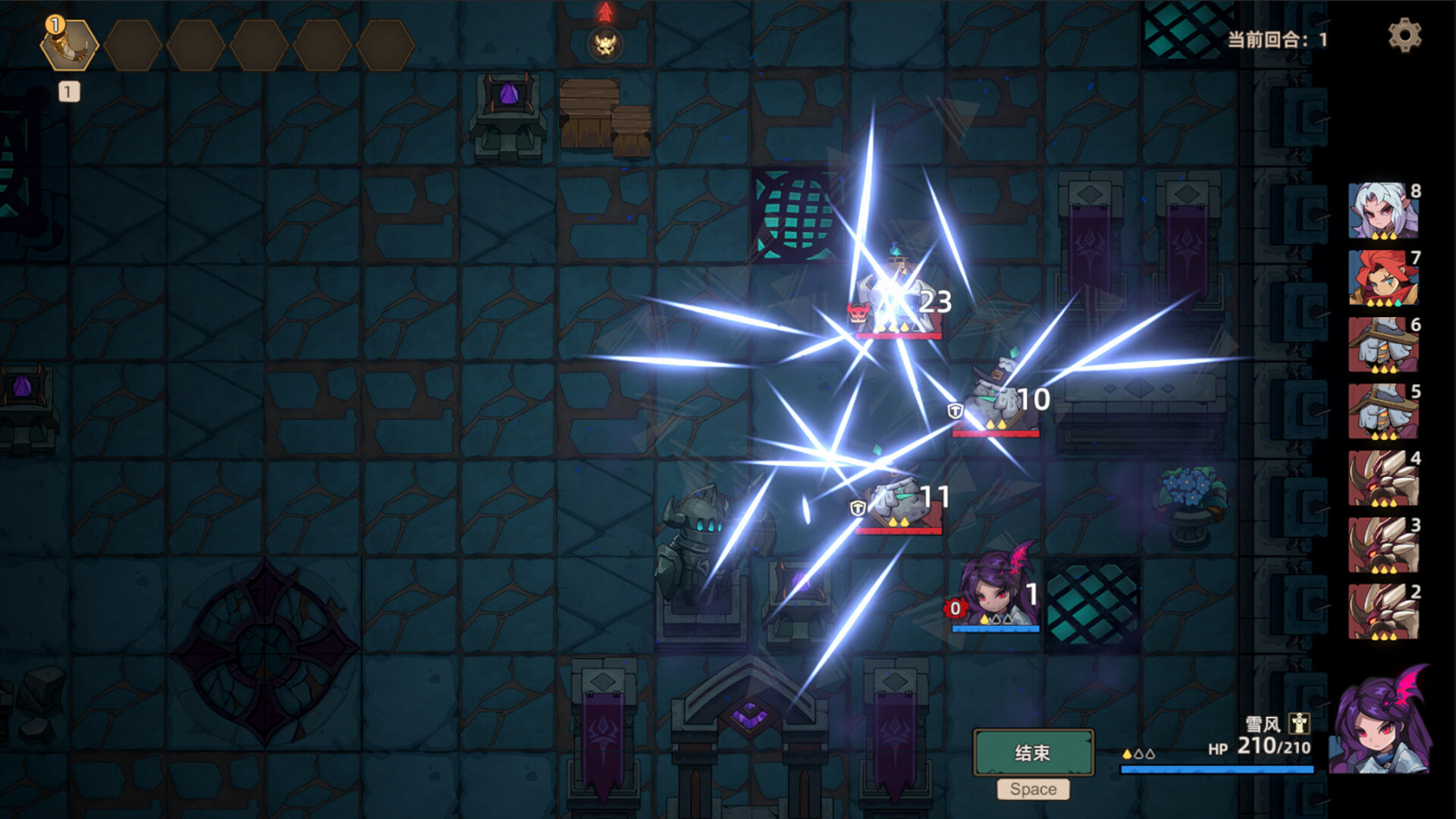Target the enemy unit marked 11

point(898,498)
